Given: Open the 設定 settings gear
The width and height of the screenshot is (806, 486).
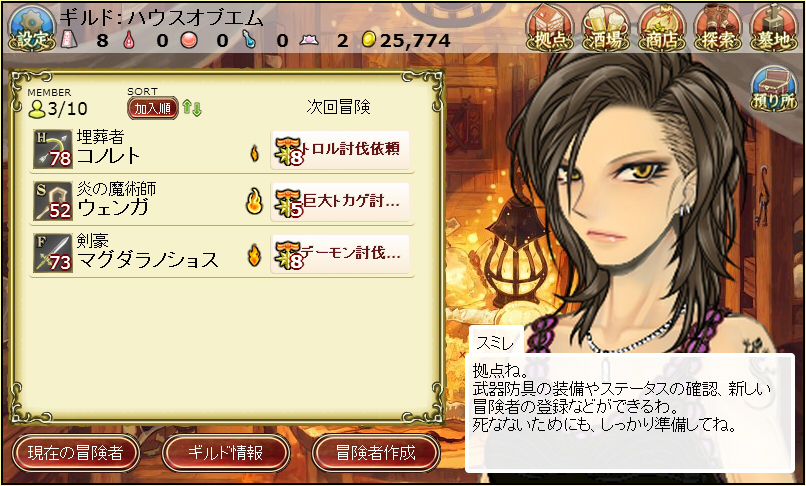Looking at the screenshot, I should (28, 29).
